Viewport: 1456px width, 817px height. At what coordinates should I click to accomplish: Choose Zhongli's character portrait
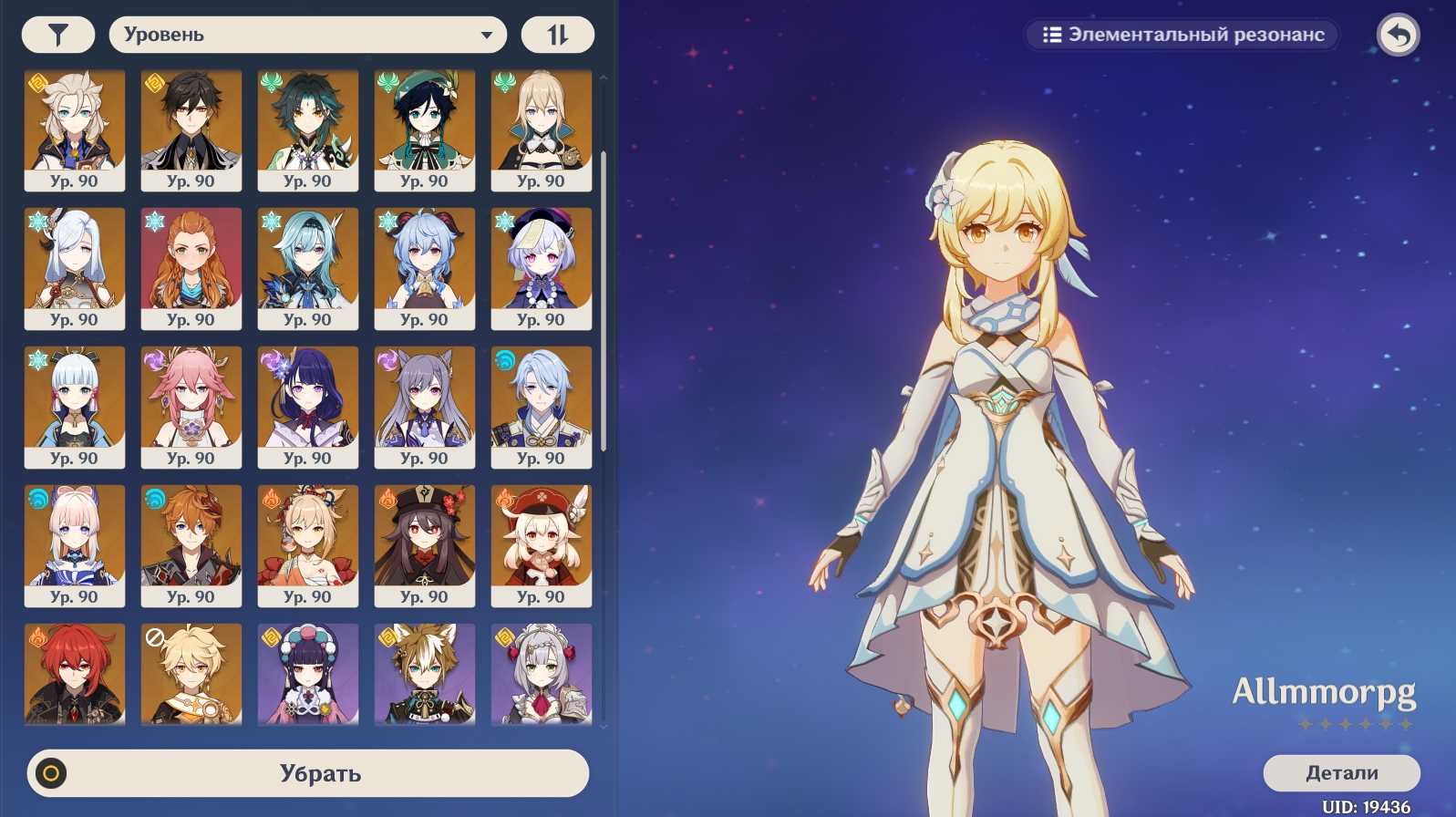click(191, 129)
